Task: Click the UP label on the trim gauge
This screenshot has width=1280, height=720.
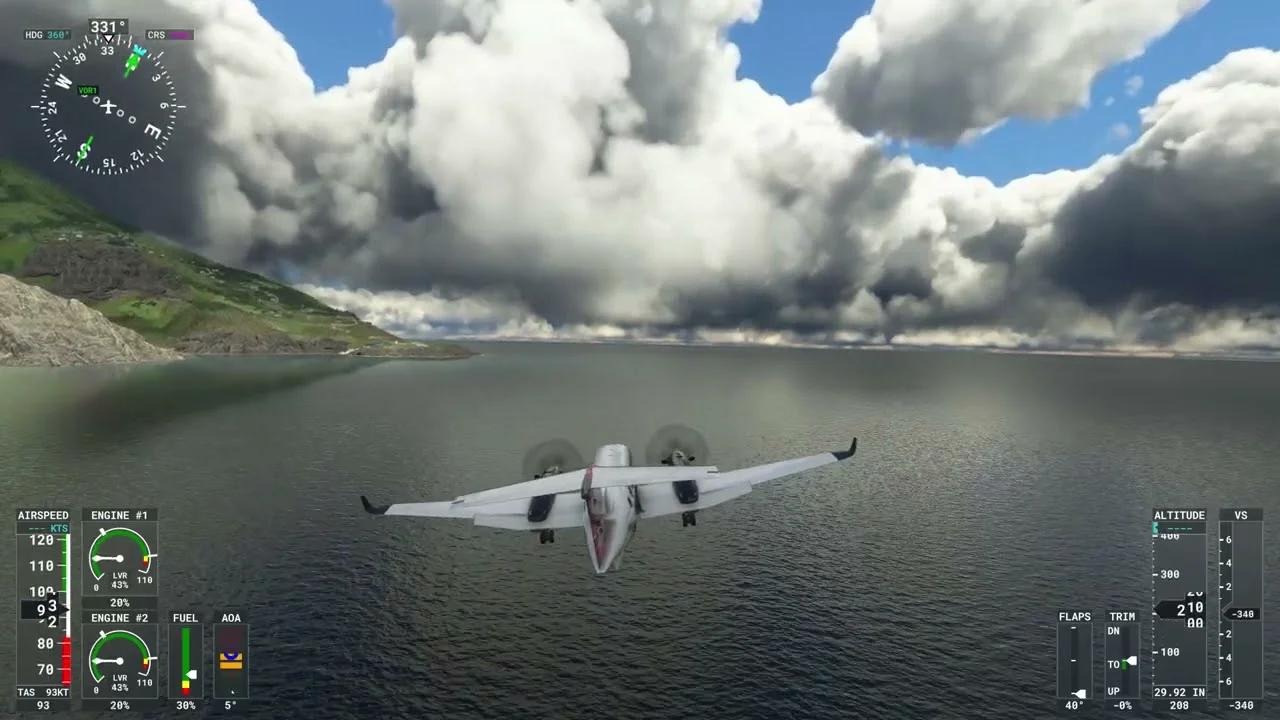Action: [1113, 690]
